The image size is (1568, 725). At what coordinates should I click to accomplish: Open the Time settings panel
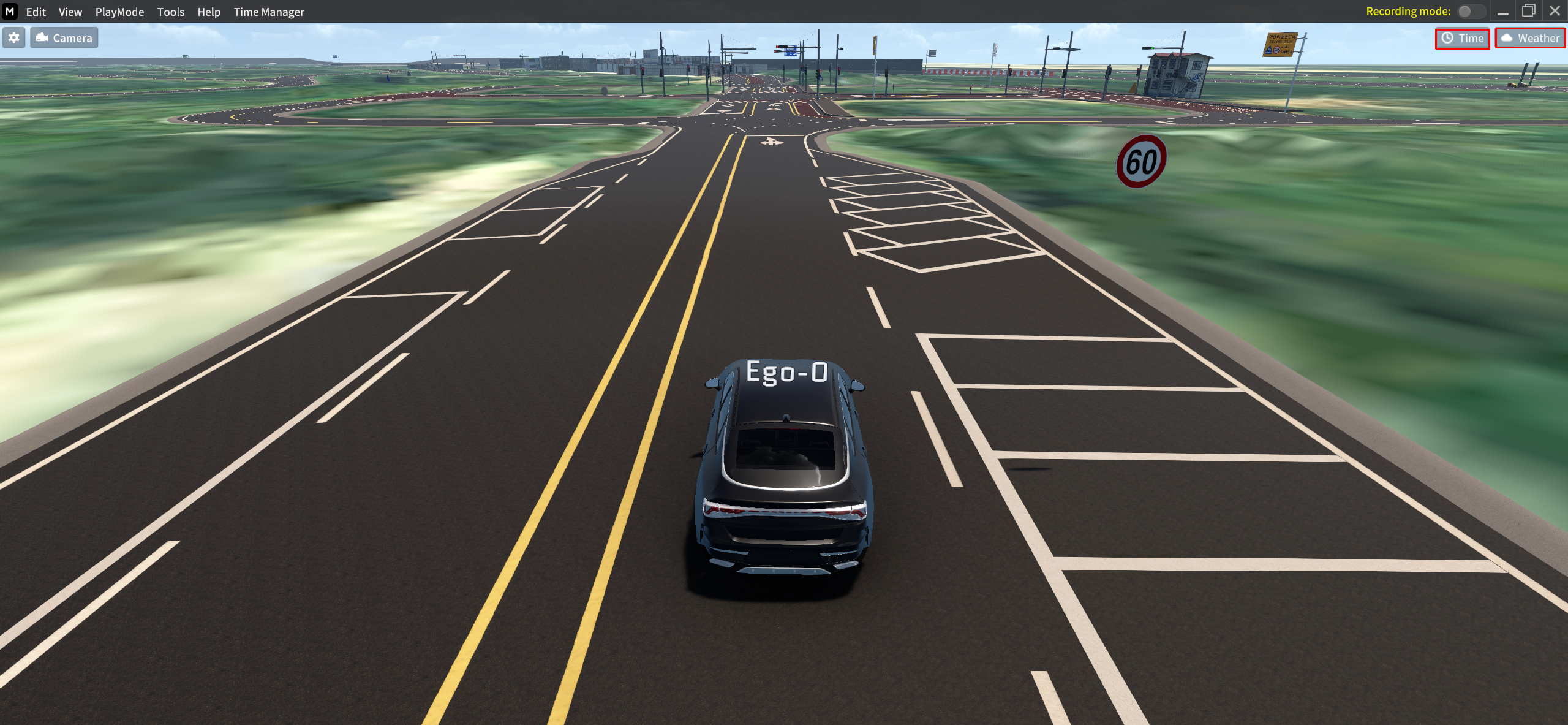point(1462,39)
